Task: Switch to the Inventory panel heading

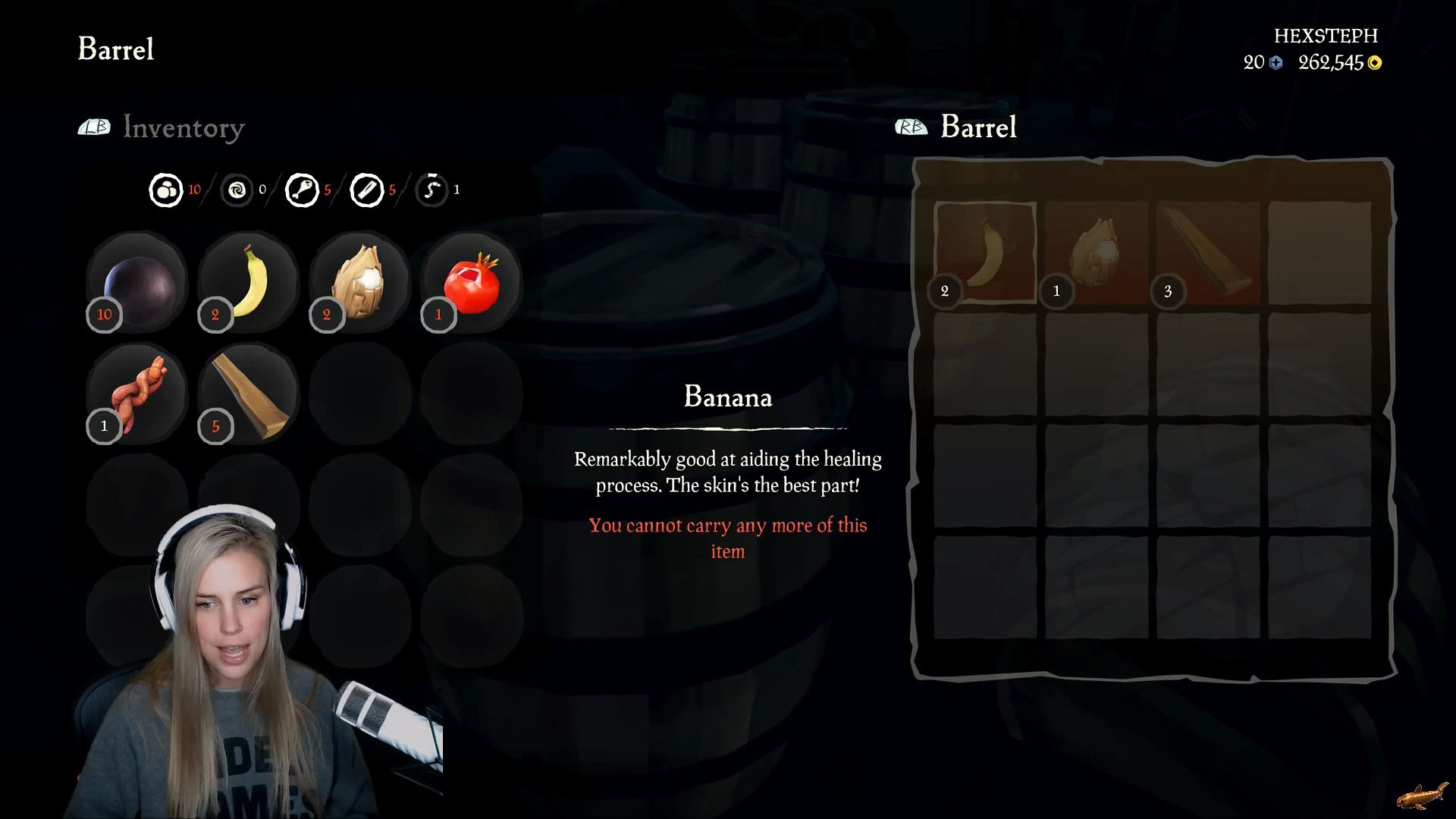Action: [183, 127]
